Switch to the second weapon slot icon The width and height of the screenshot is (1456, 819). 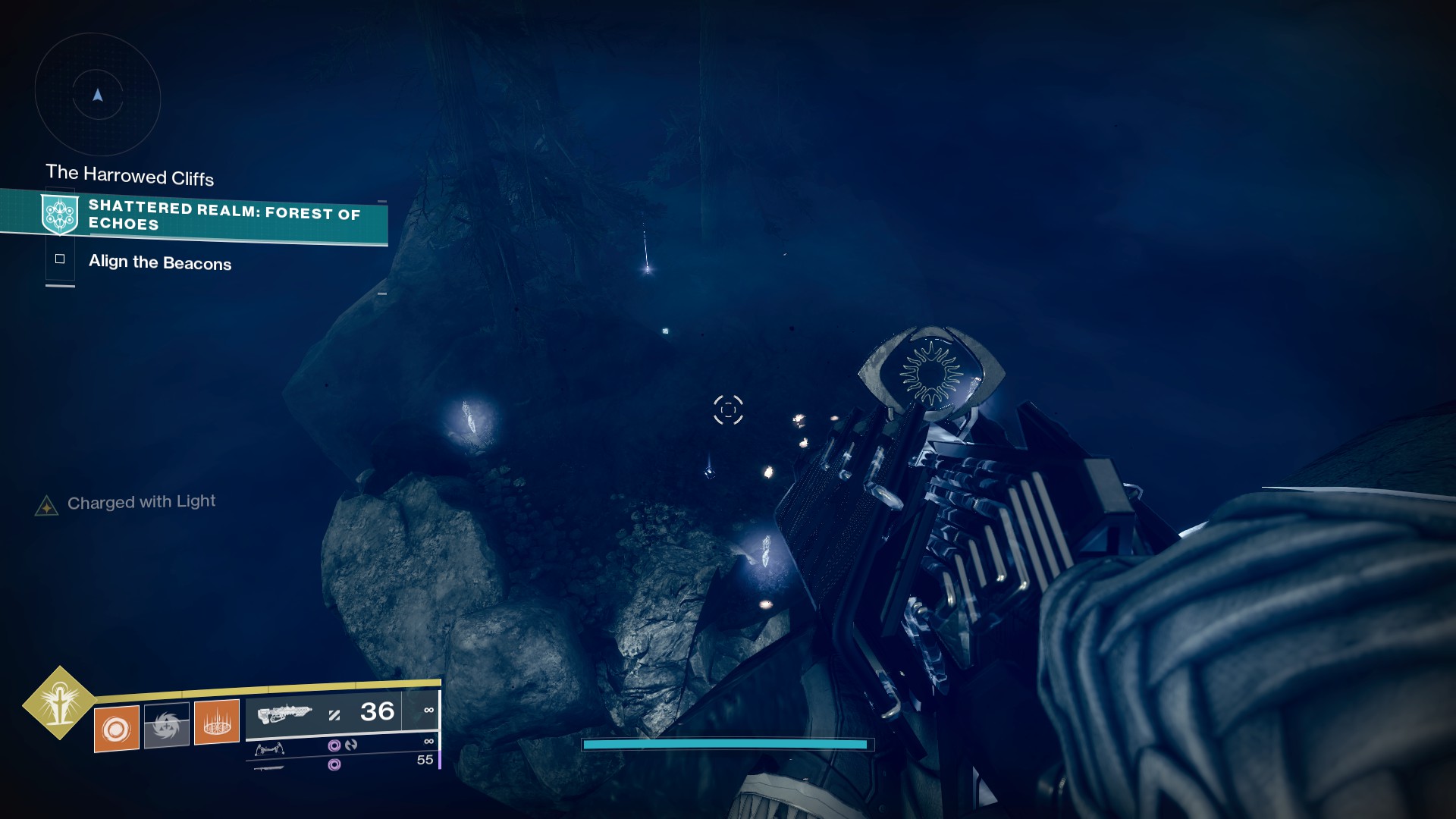pos(269,749)
